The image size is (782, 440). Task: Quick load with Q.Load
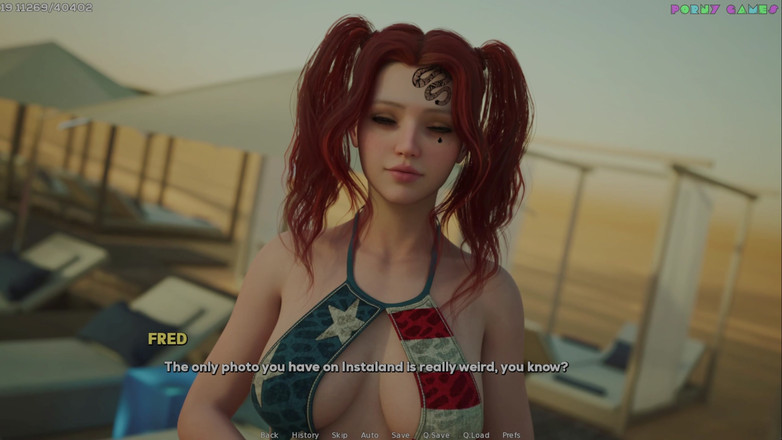(x=476, y=435)
